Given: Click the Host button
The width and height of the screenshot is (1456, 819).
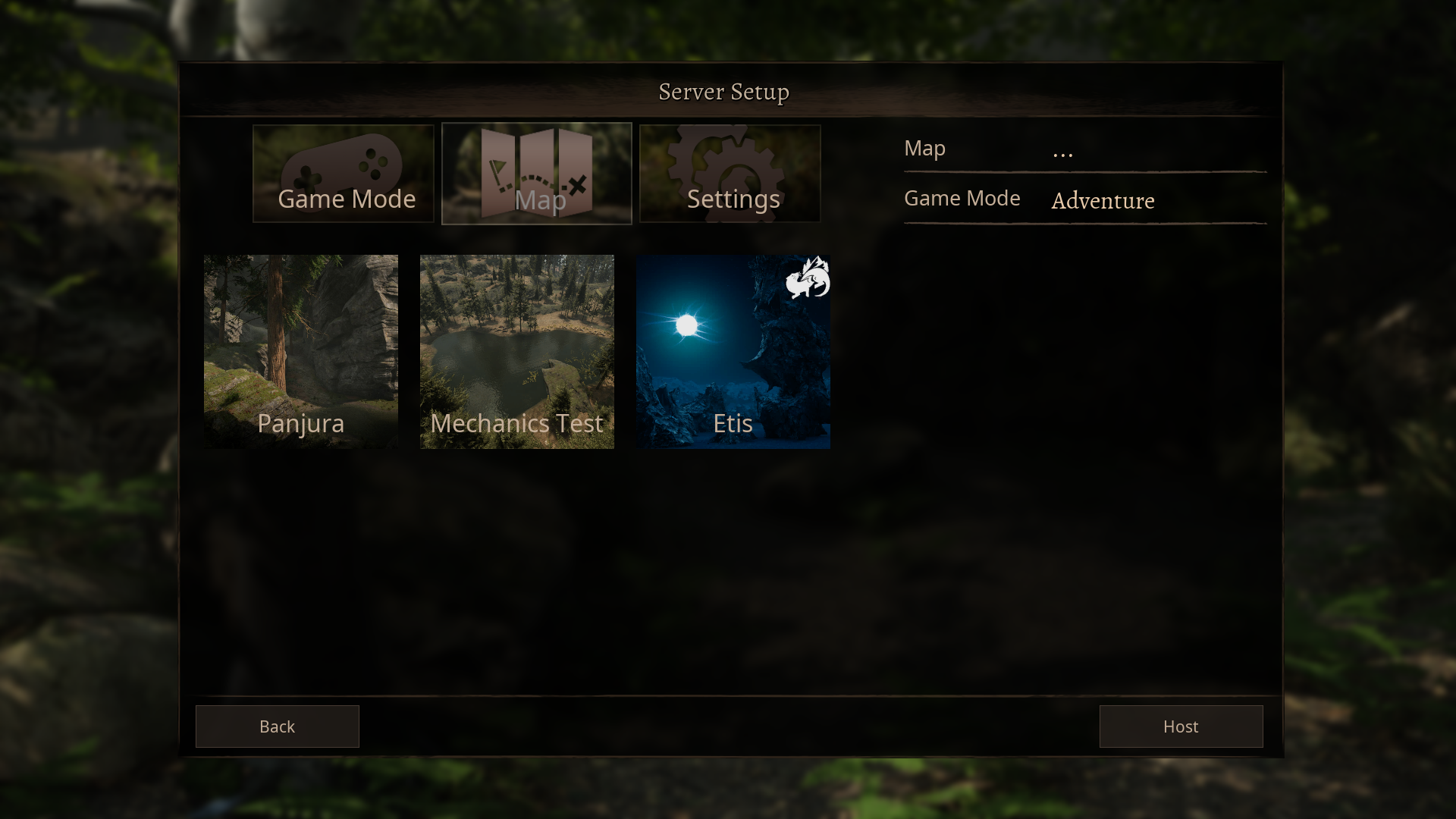Looking at the screenshot, I should [x=1181, y=726].
